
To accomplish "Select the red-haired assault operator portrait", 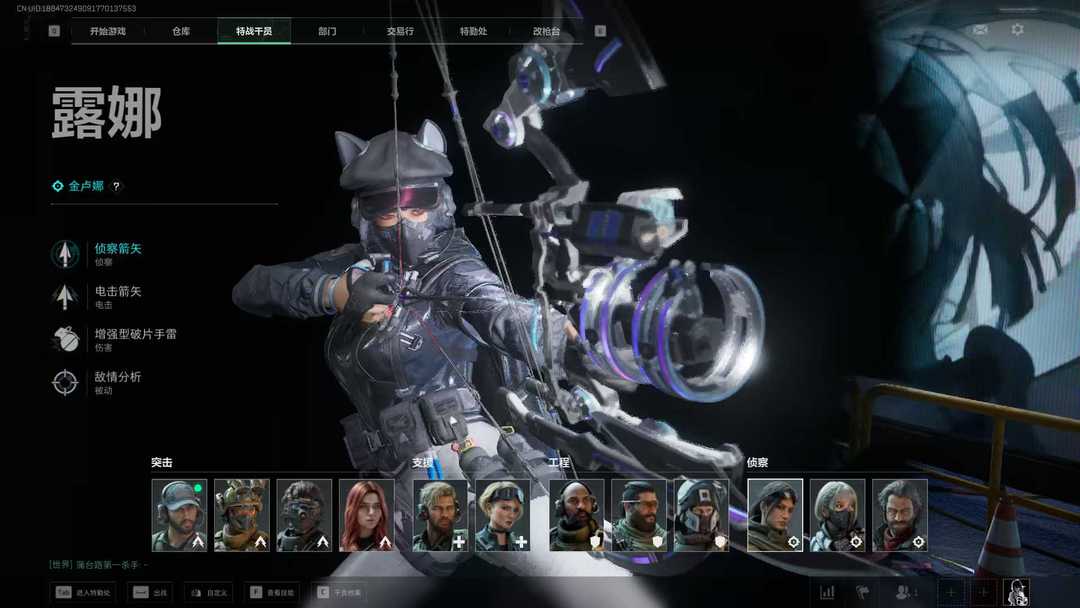I will tap(366, 515).
